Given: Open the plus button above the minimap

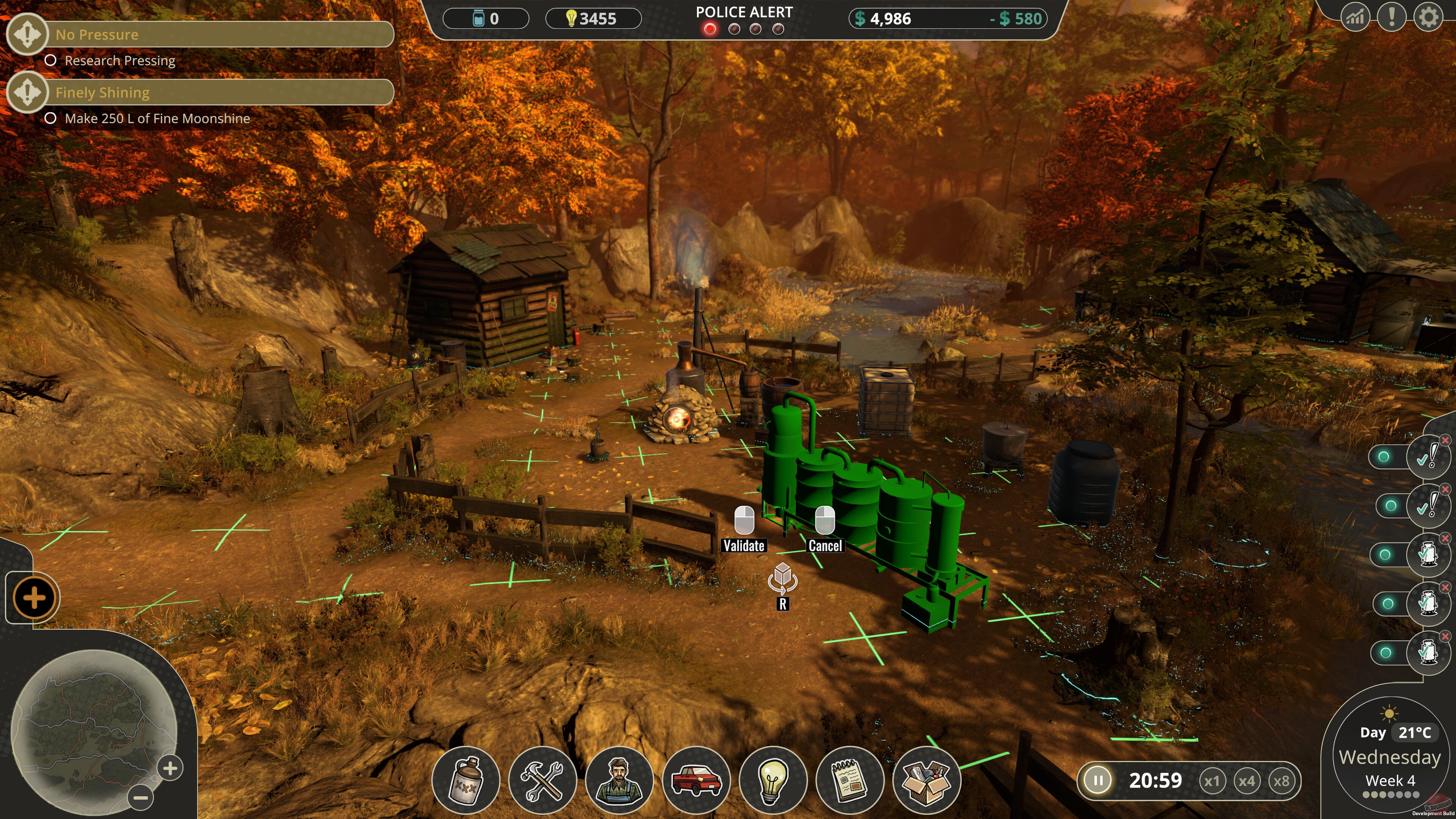Looking at the screenshot, I should click(34, 598).
